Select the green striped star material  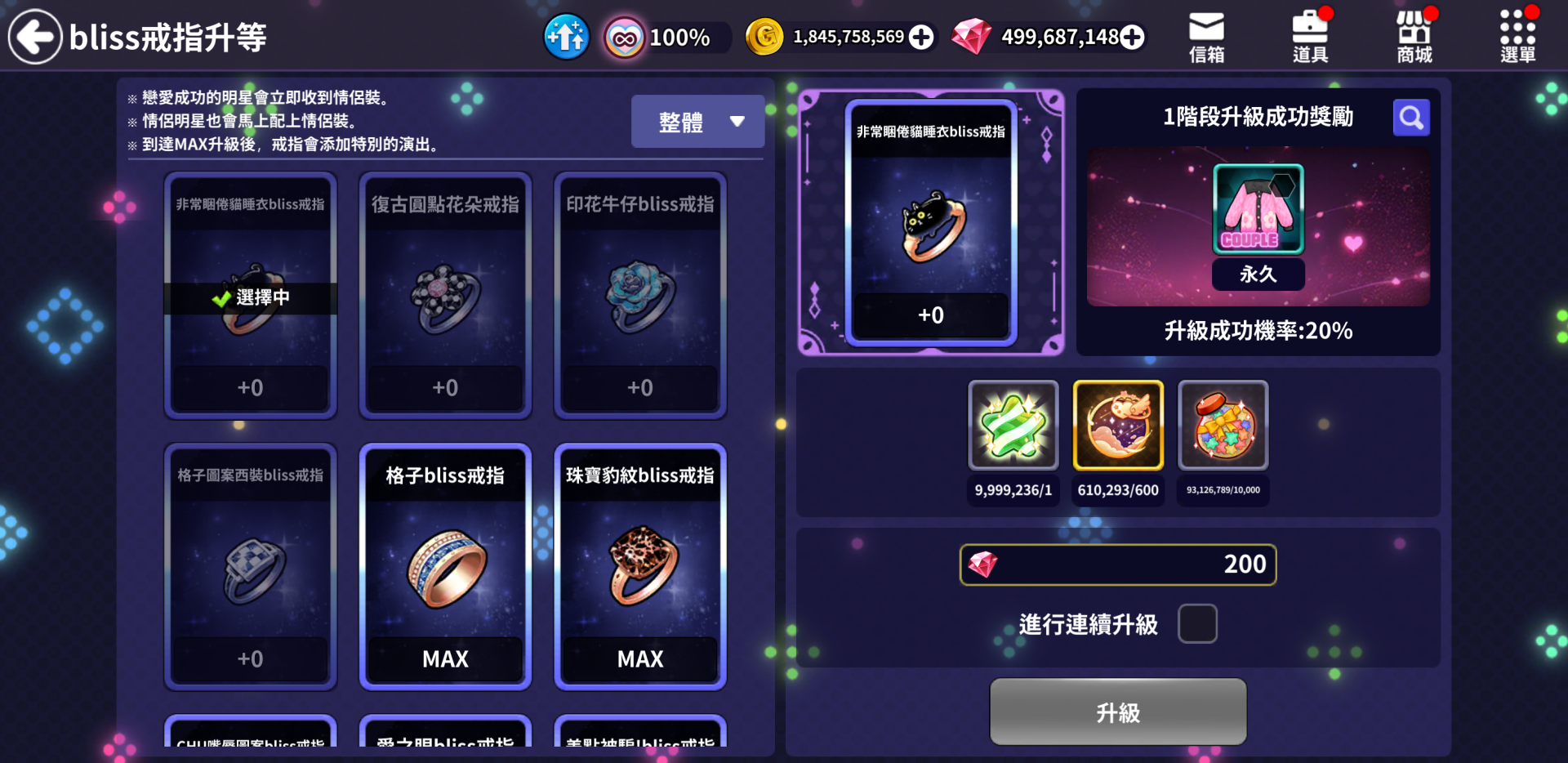pos(1013,426)
